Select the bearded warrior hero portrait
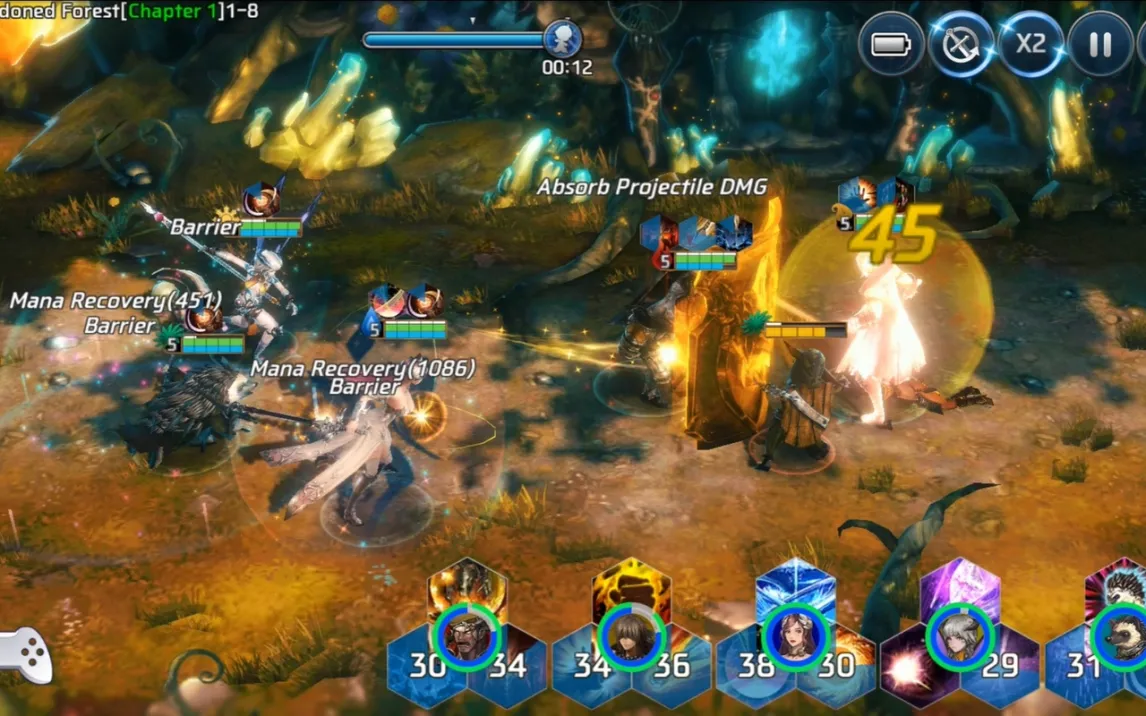The image size is (1146, 716). pyautogui.click(x=467, y=636)
